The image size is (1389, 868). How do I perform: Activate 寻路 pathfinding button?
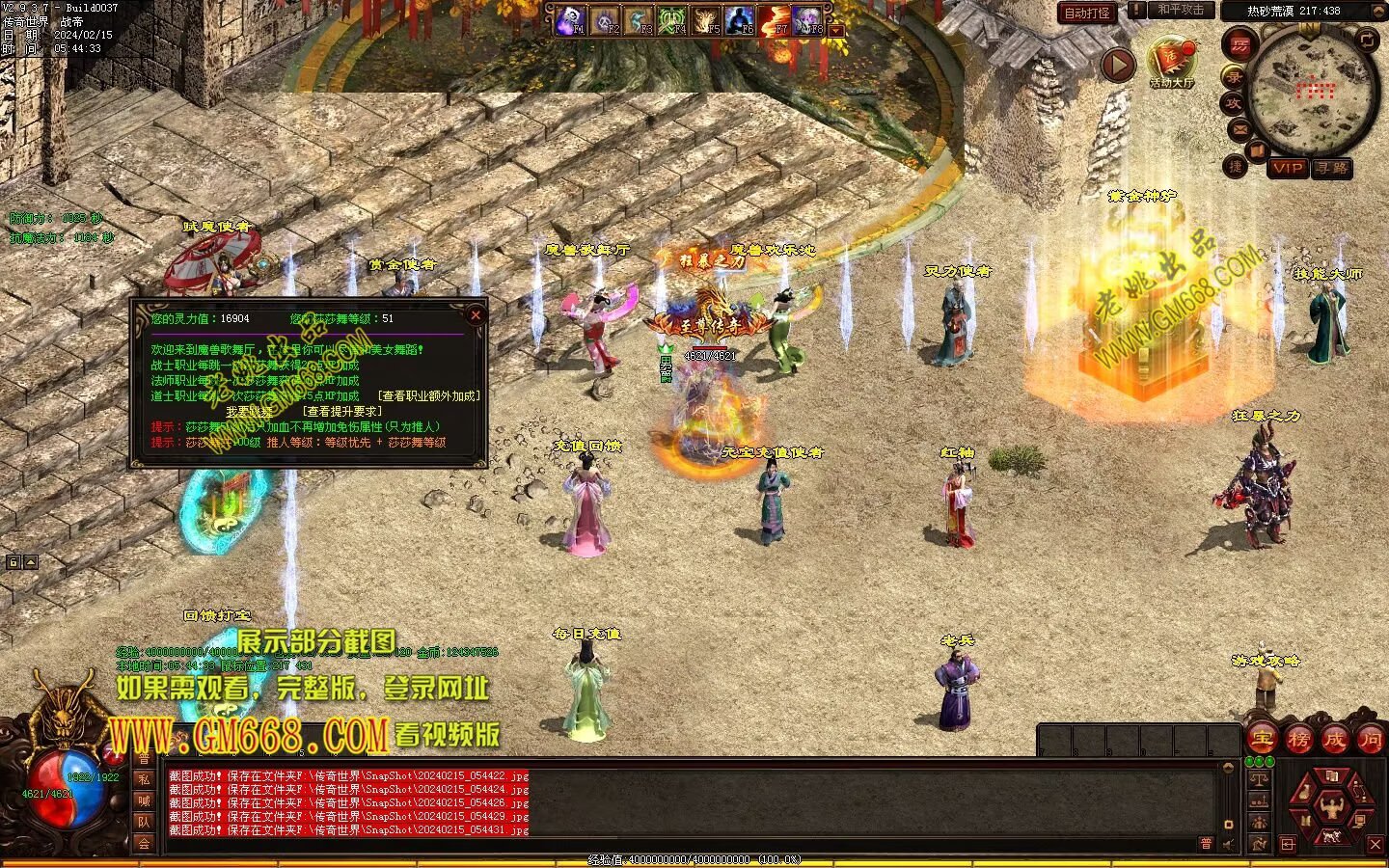click(1332, 168)
